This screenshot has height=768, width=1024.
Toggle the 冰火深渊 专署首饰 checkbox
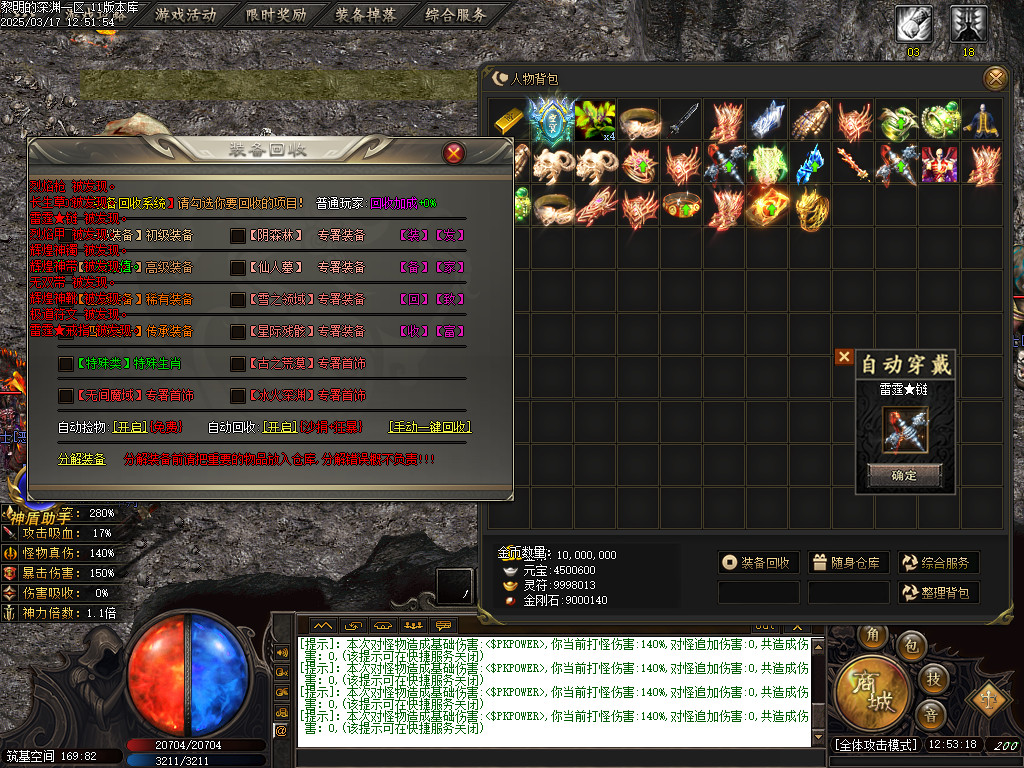[x=238, y=396]
